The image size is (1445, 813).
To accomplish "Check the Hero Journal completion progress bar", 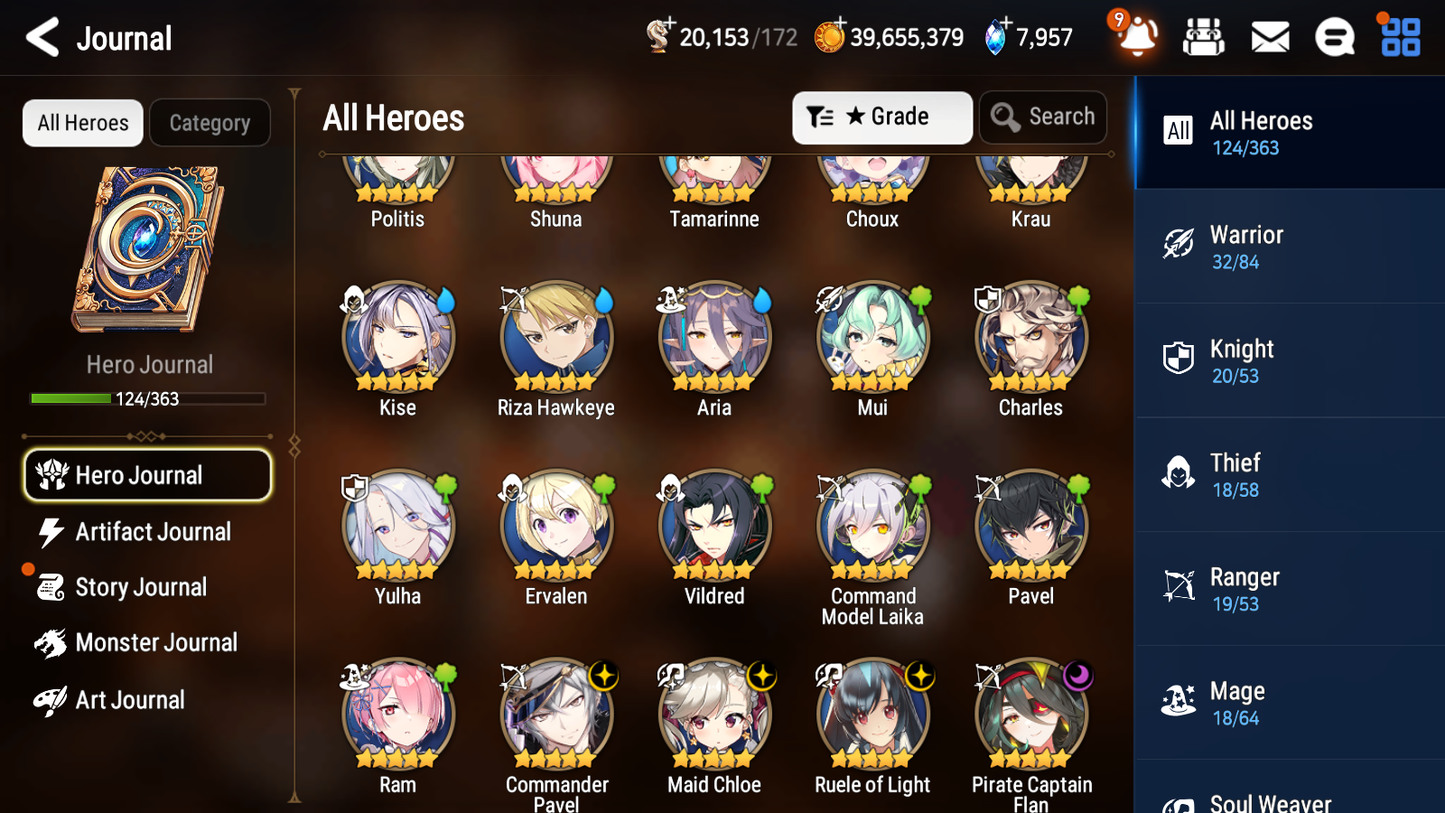I will [148, 398].
